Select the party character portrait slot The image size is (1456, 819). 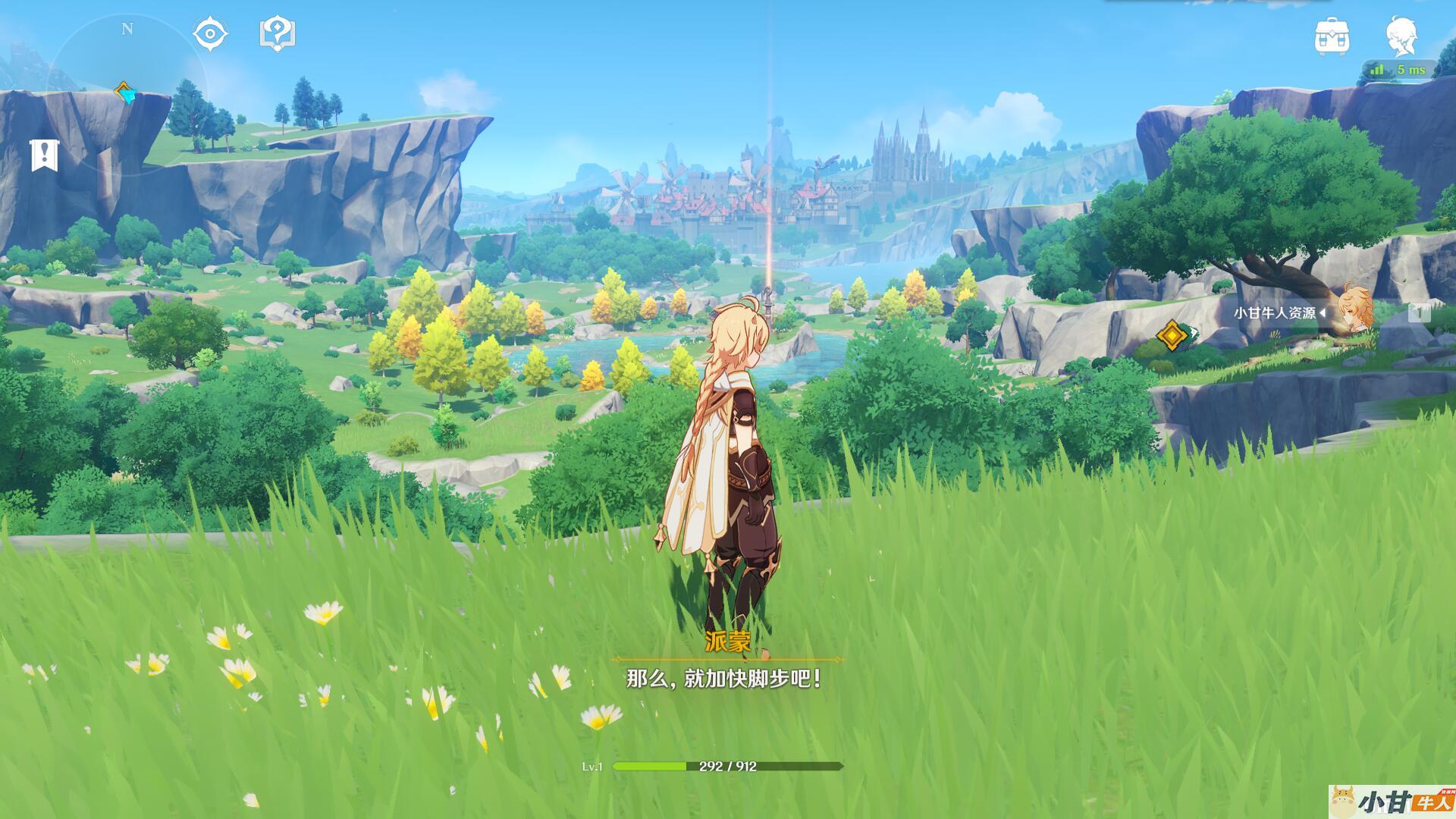coord(1355,309)
